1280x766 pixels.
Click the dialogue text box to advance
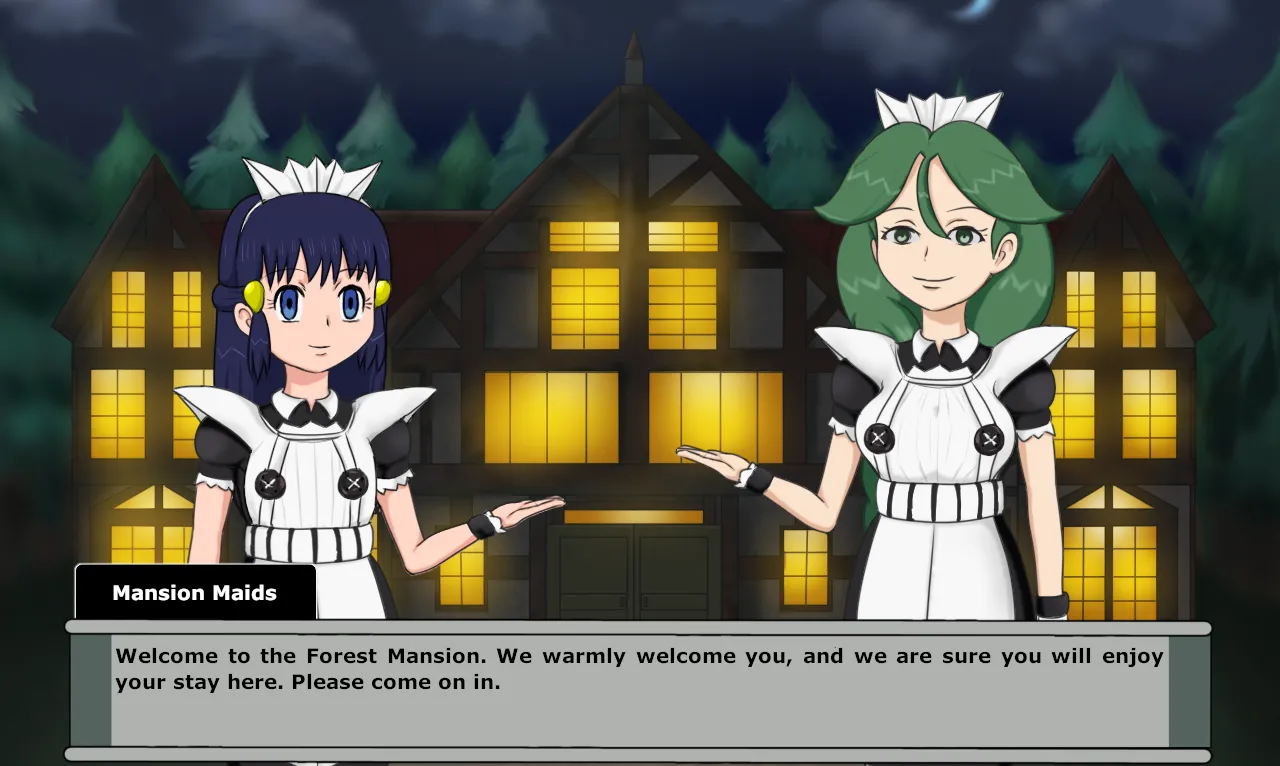coord(640,690)
